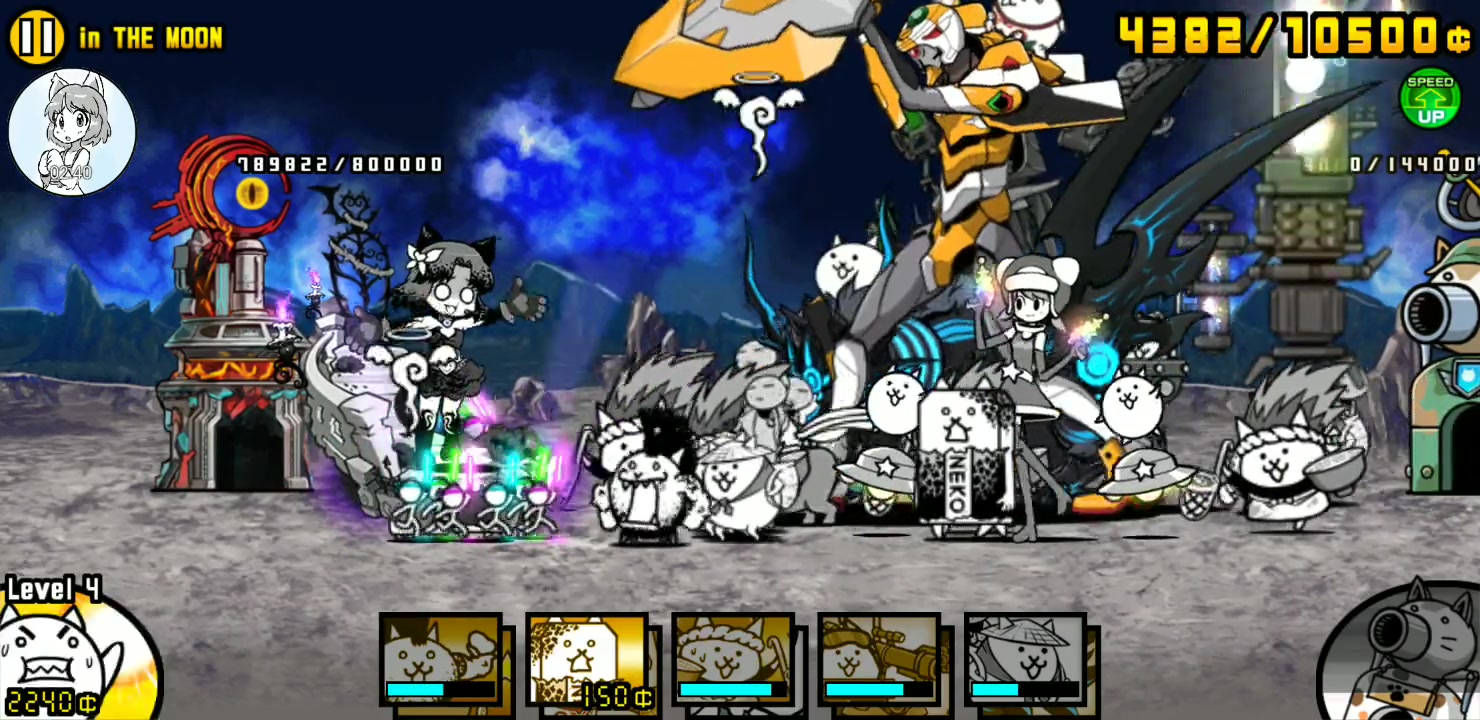Deploy the straw hat cat unit

point(1025,659)
